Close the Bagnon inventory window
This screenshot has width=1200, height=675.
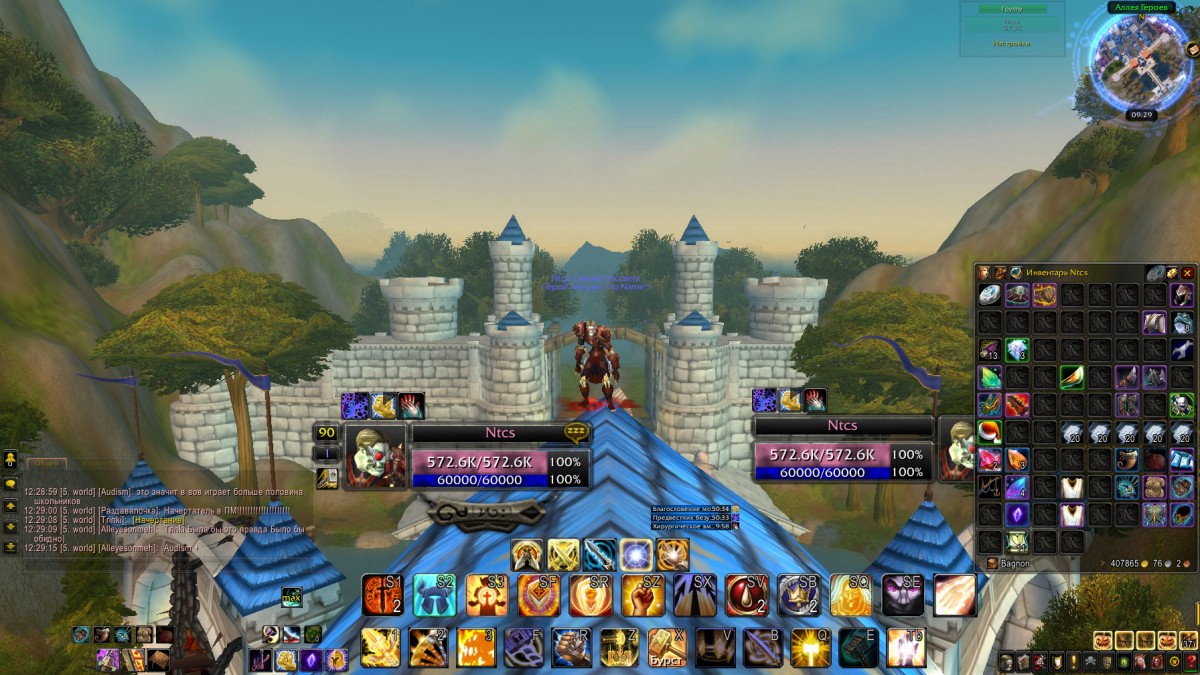click(x=1187, y=273)
